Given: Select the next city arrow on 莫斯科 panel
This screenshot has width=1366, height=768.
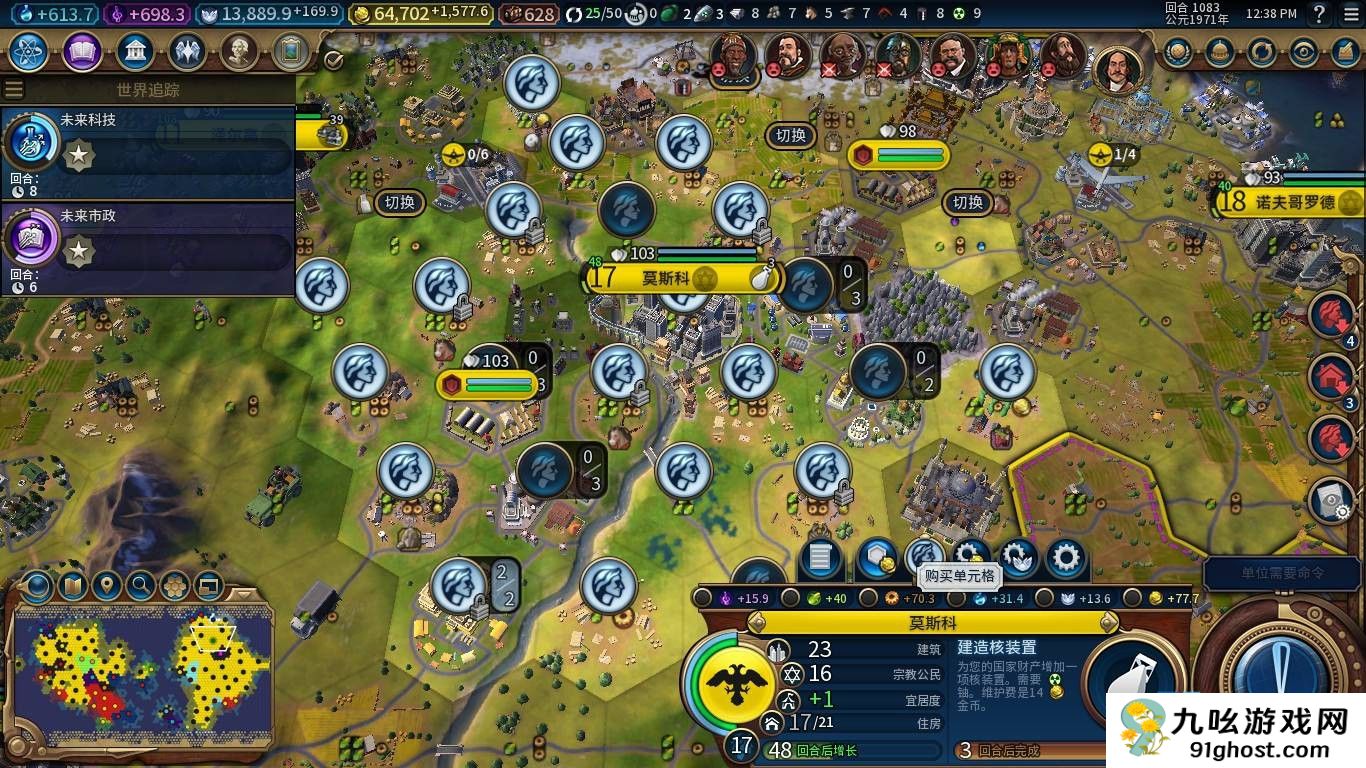Looking at the screenshot, I should (x=1108, y=622).
